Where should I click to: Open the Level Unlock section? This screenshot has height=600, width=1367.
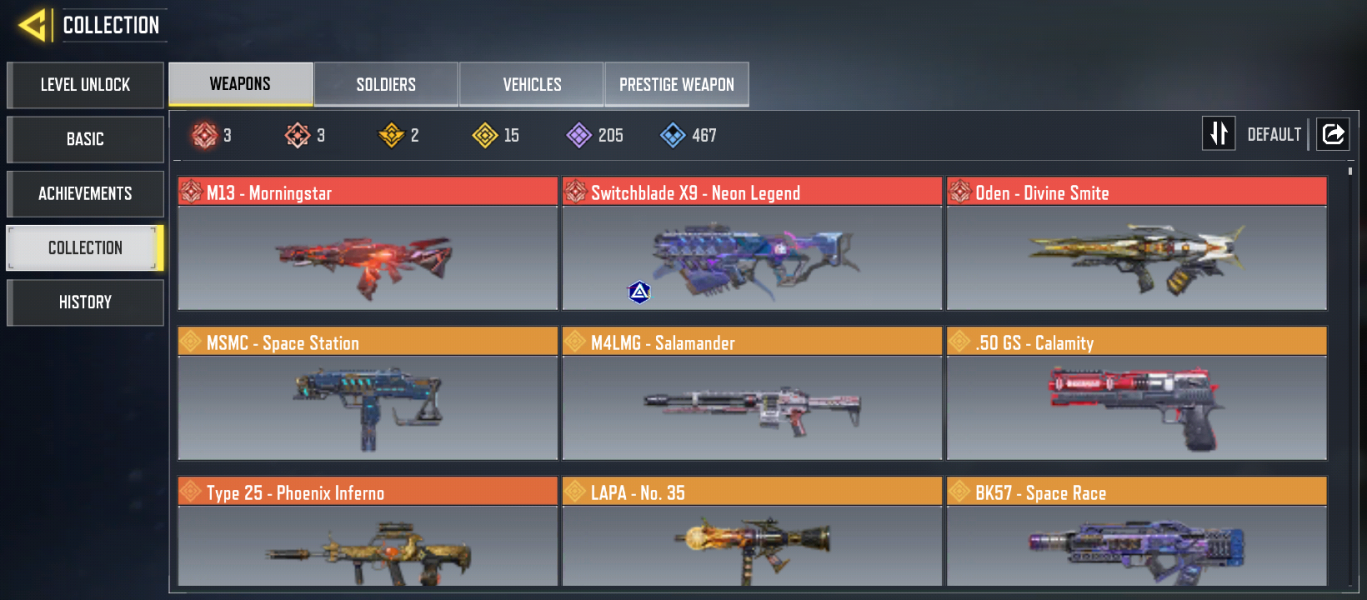pyautogui.click(x=85, y=85)
